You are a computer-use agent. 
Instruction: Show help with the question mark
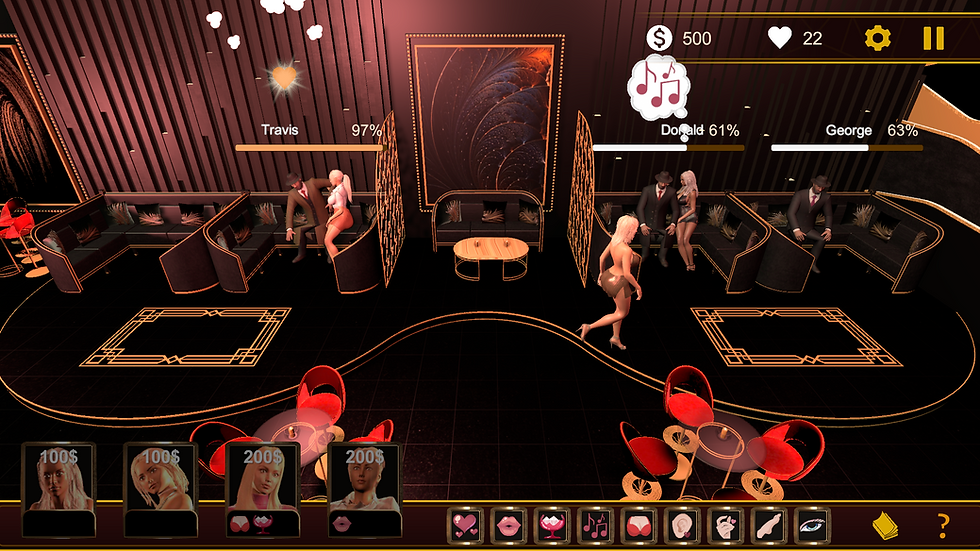[942, 524]
